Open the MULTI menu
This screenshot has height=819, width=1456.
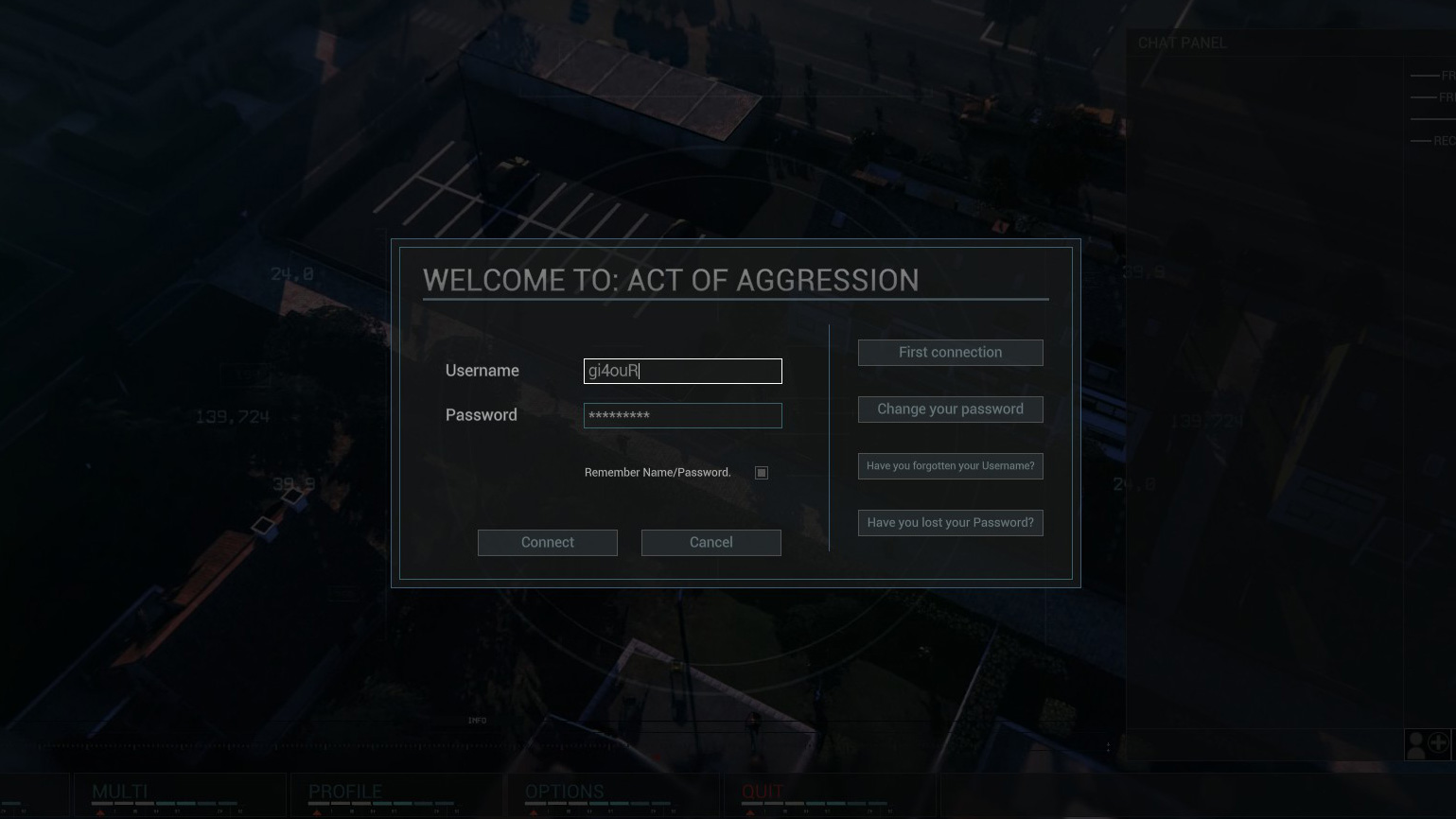point(120,793)
